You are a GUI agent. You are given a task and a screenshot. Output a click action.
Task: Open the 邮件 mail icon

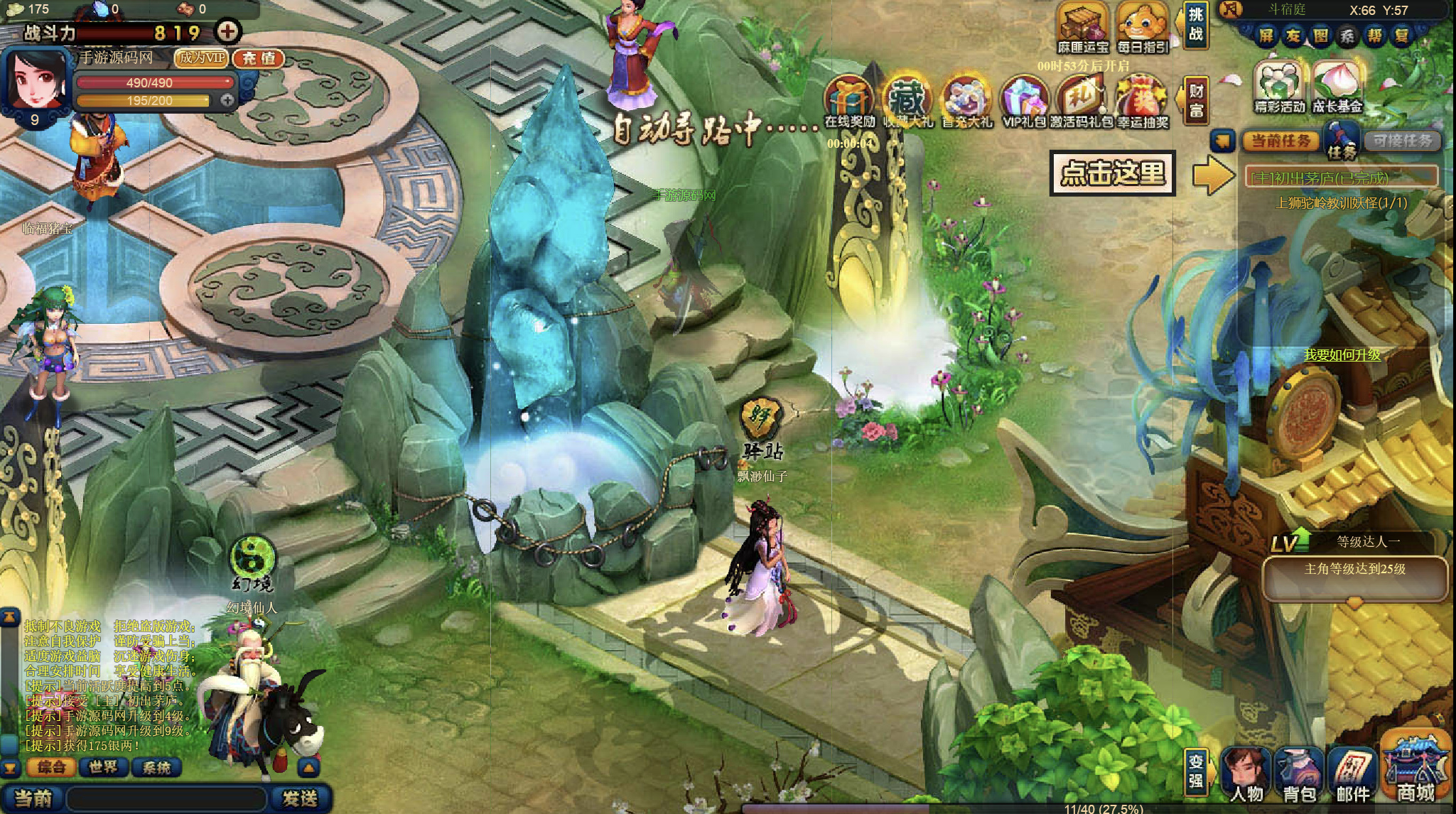(1352, 776)
